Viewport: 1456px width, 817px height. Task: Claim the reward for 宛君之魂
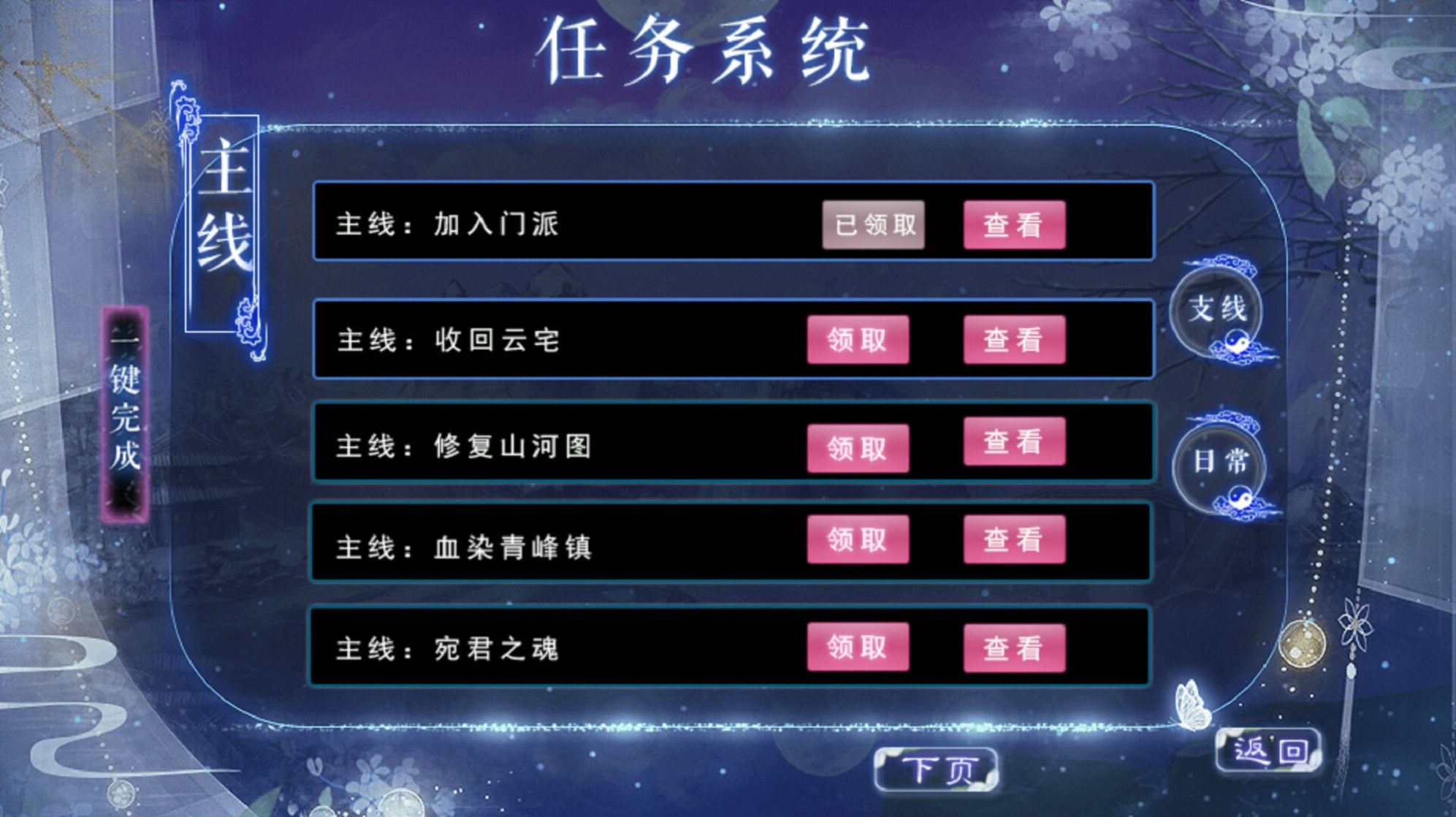click(x=858, y=646)
